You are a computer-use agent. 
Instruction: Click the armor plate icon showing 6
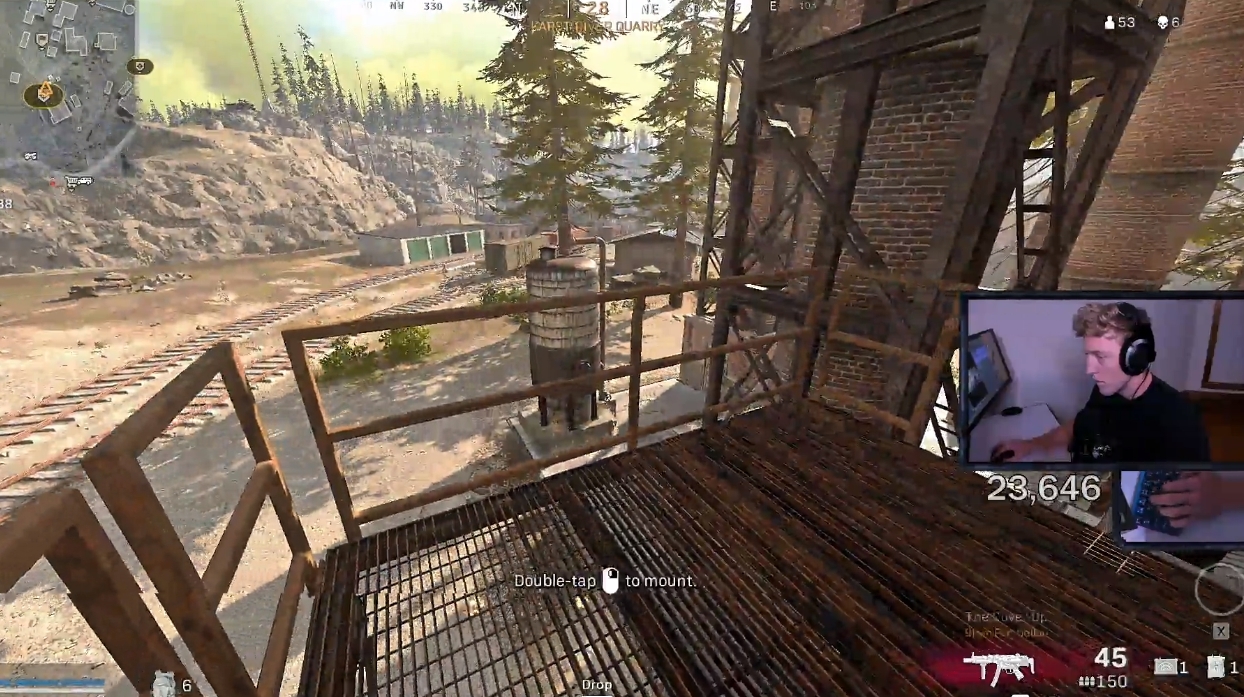[x=164, y=683]
